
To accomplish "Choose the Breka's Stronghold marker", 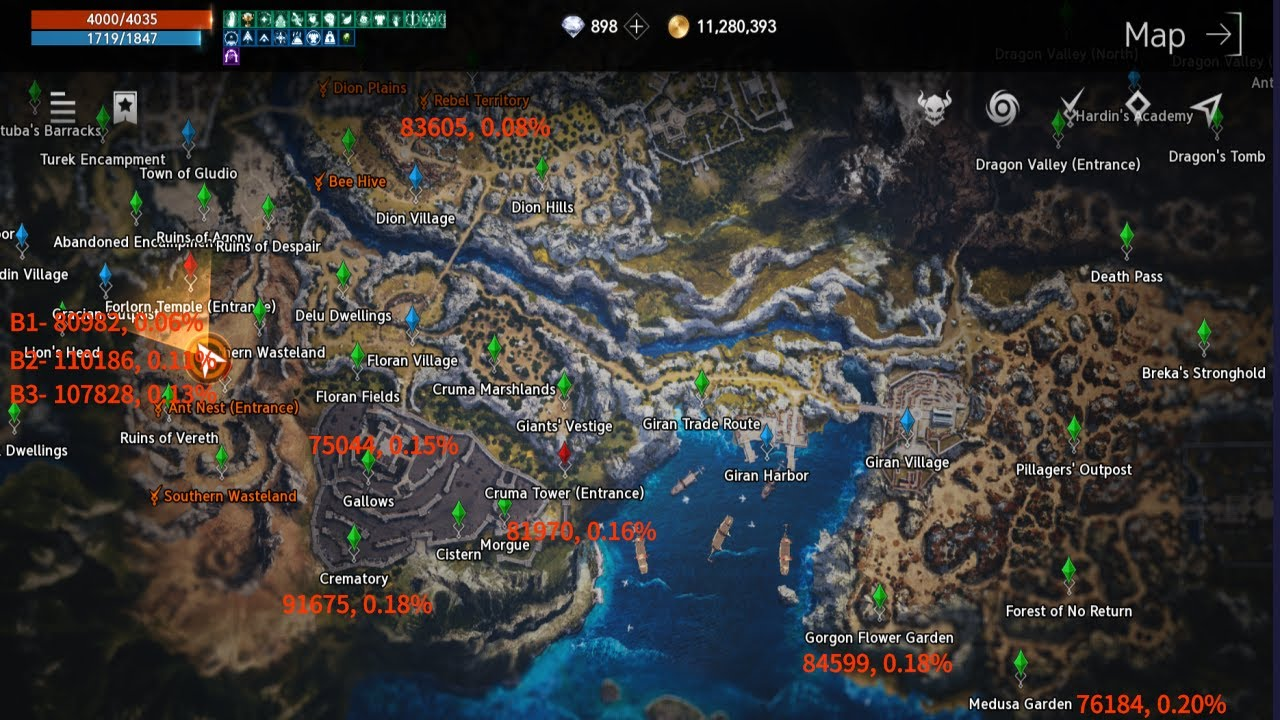I will (1204, 334).
